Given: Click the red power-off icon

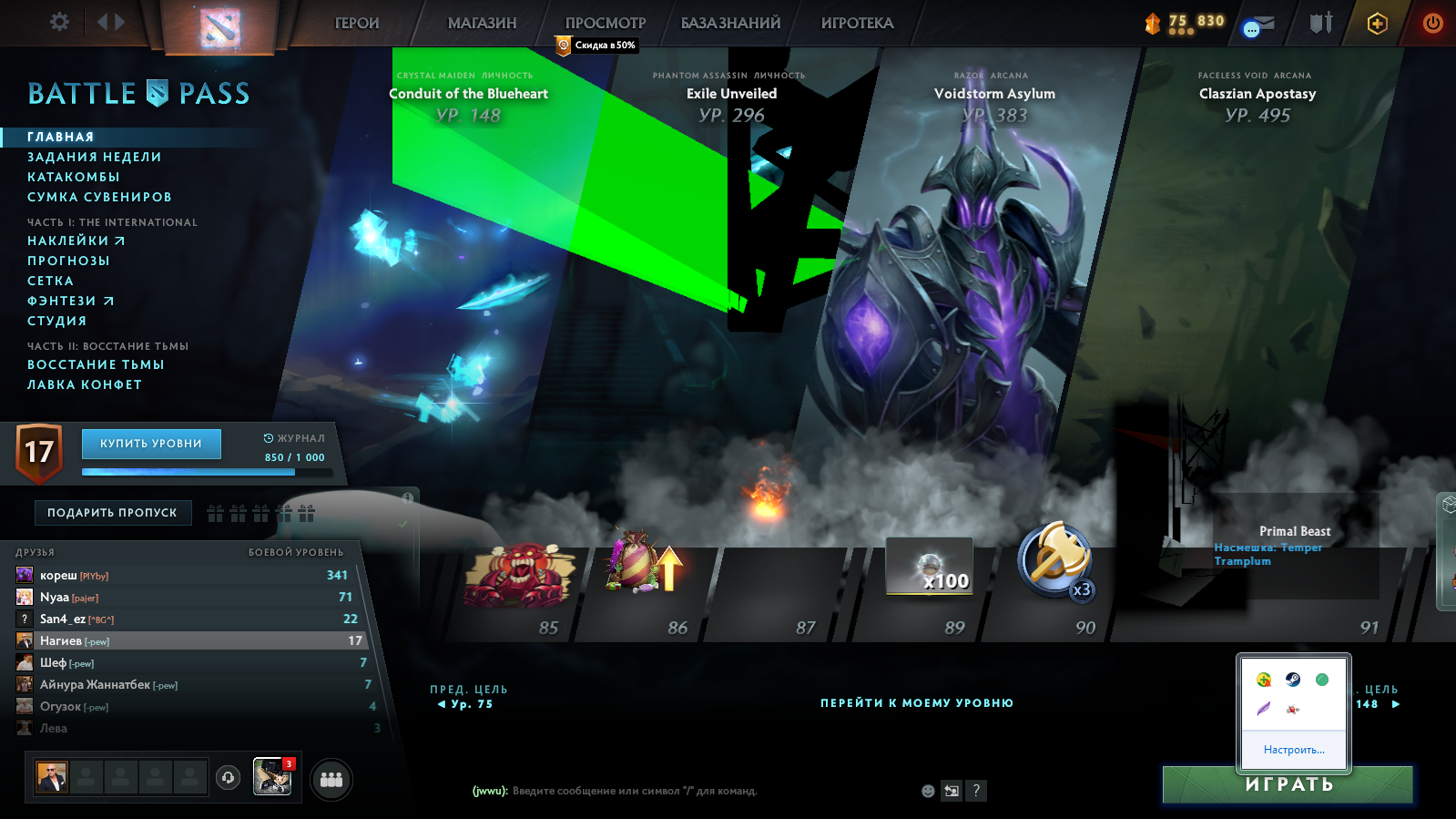Looking at the screenshot, I should (x=1431, y=23).
